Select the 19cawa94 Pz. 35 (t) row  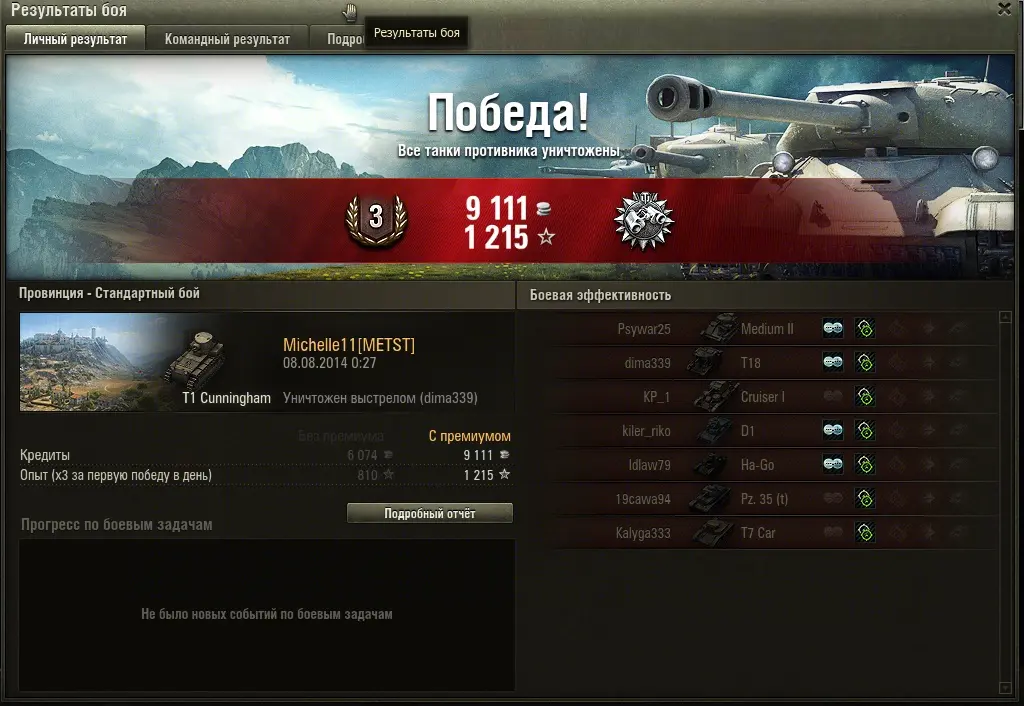(760, 499)
